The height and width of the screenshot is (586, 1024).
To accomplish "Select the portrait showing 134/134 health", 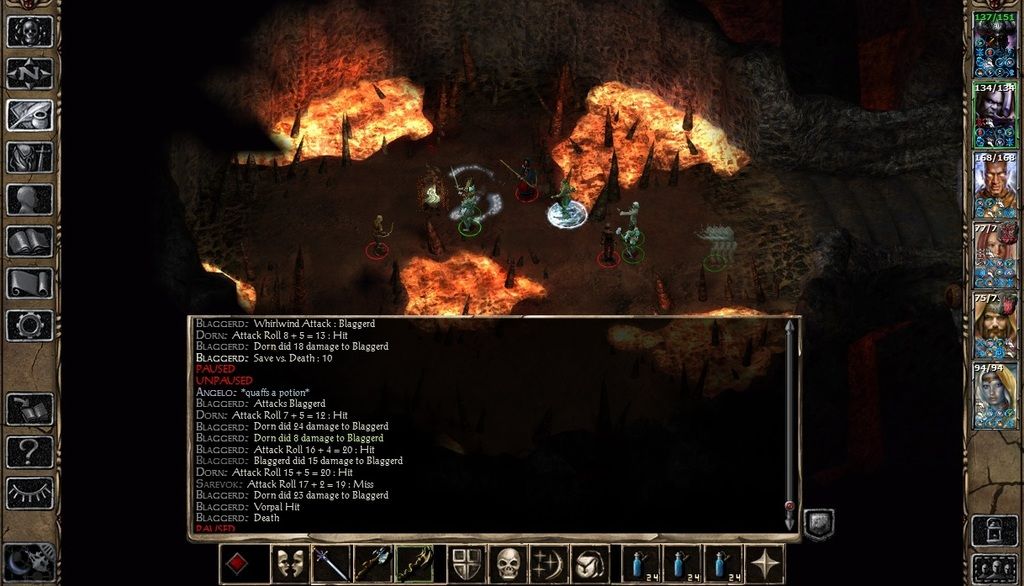I will (994, 116).
